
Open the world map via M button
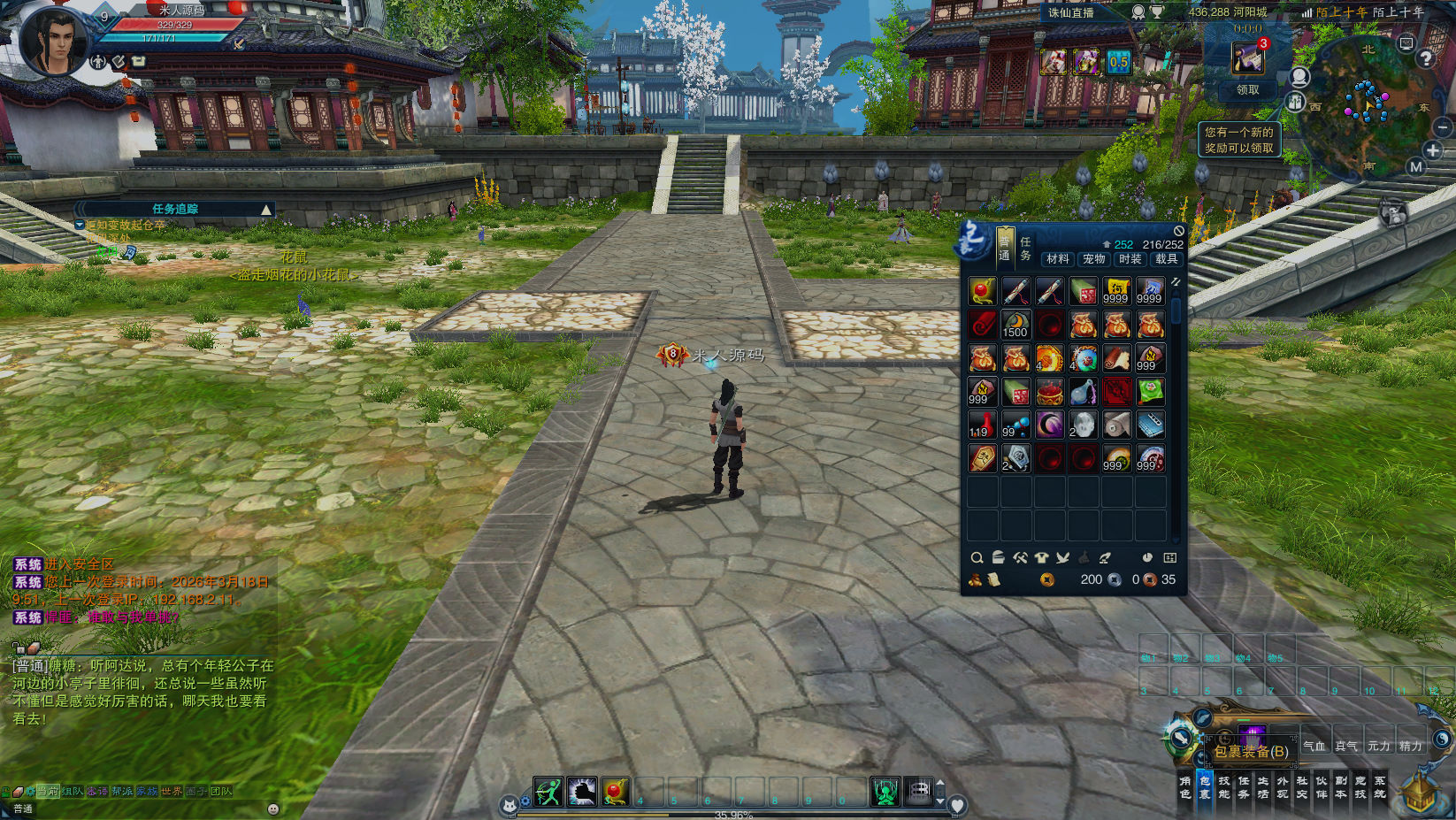tap(1416, 166)
